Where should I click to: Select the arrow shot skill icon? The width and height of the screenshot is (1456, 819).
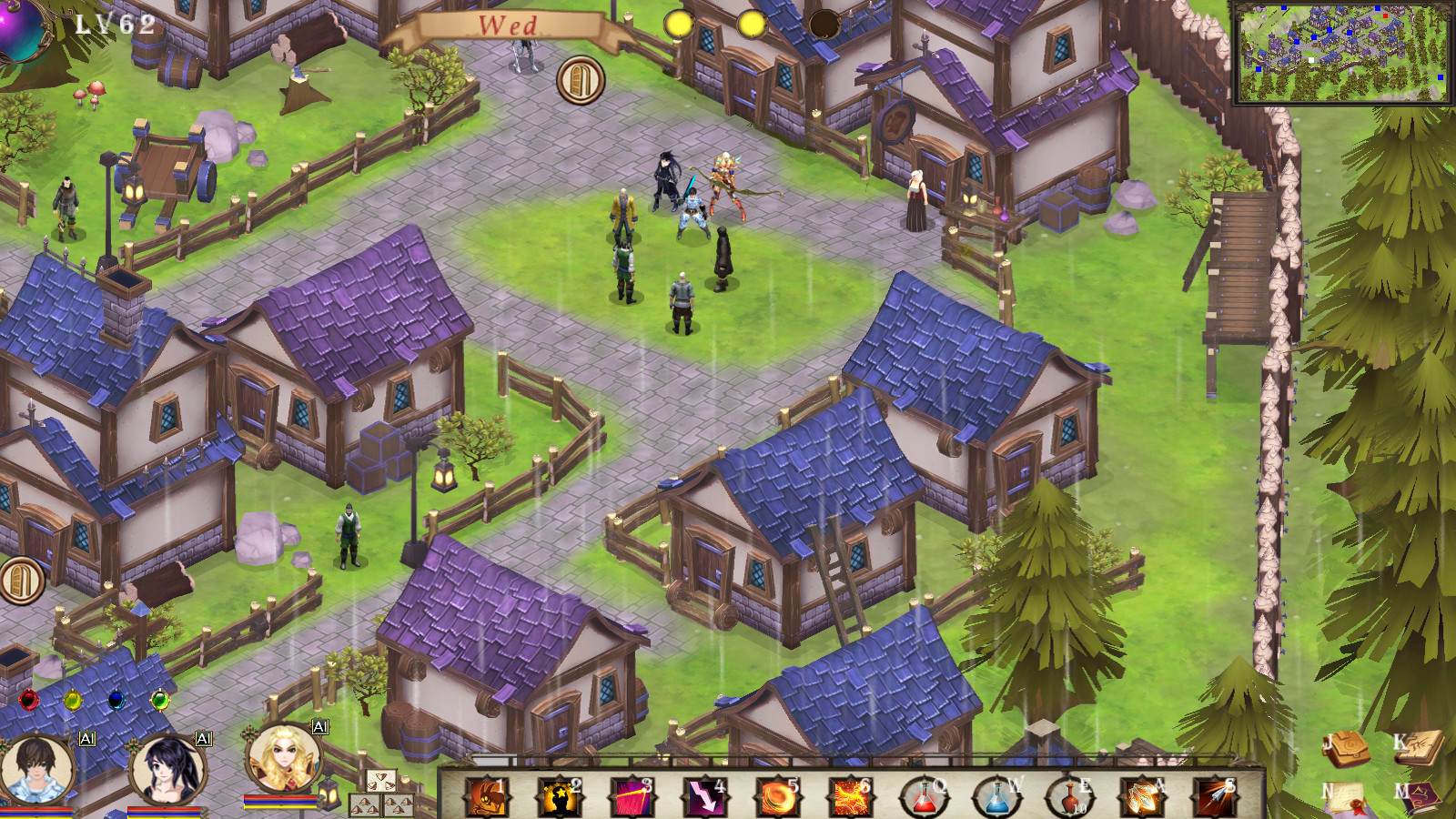(x=1214, y=797)
